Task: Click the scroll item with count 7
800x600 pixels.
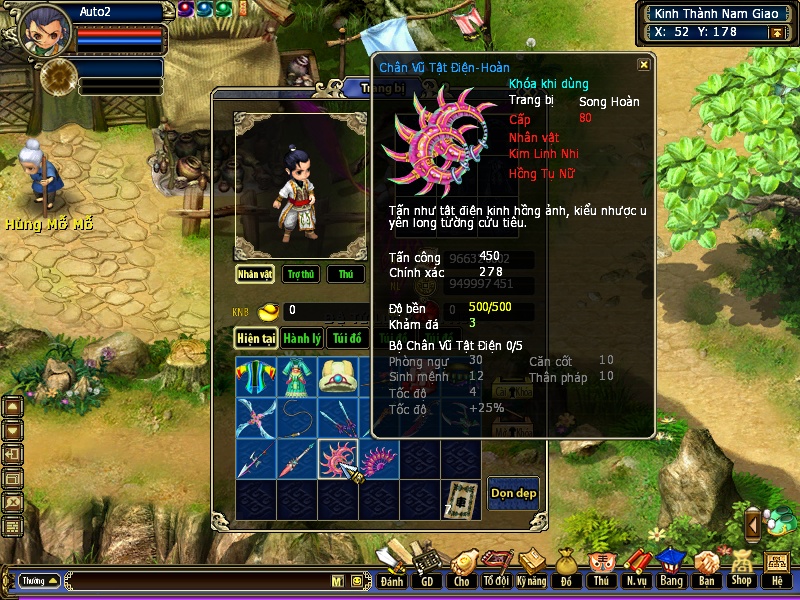Action: coord(461,500)
